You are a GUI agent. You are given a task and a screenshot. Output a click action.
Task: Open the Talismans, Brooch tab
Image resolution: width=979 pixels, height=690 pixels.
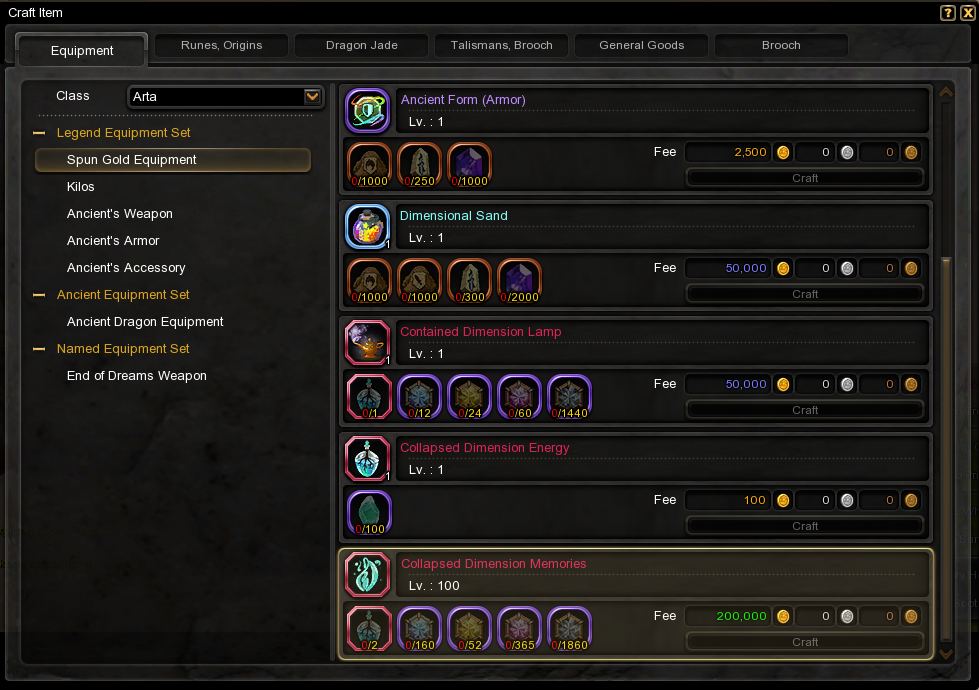(501, 45)
